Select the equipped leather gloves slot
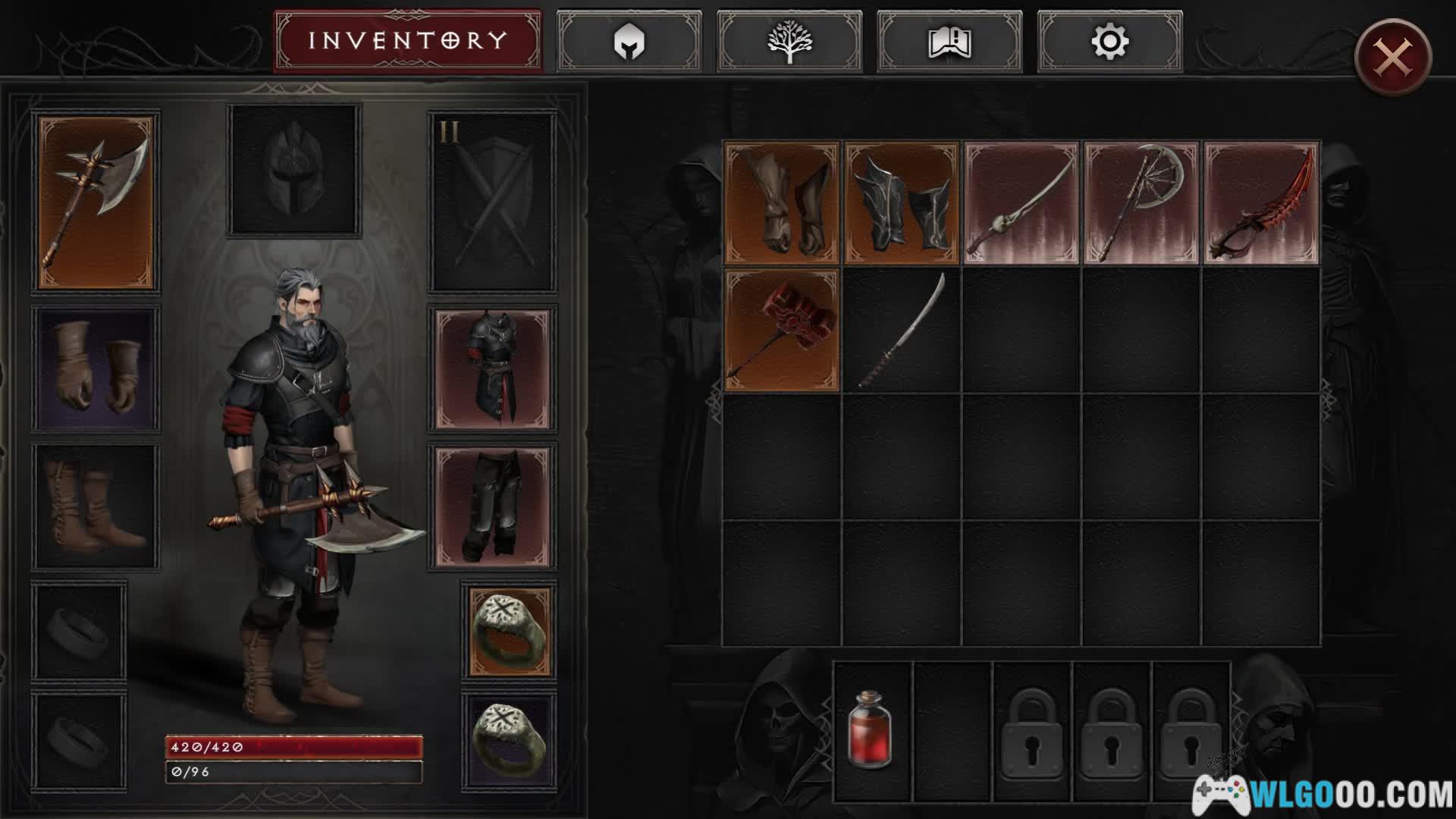 96,369
